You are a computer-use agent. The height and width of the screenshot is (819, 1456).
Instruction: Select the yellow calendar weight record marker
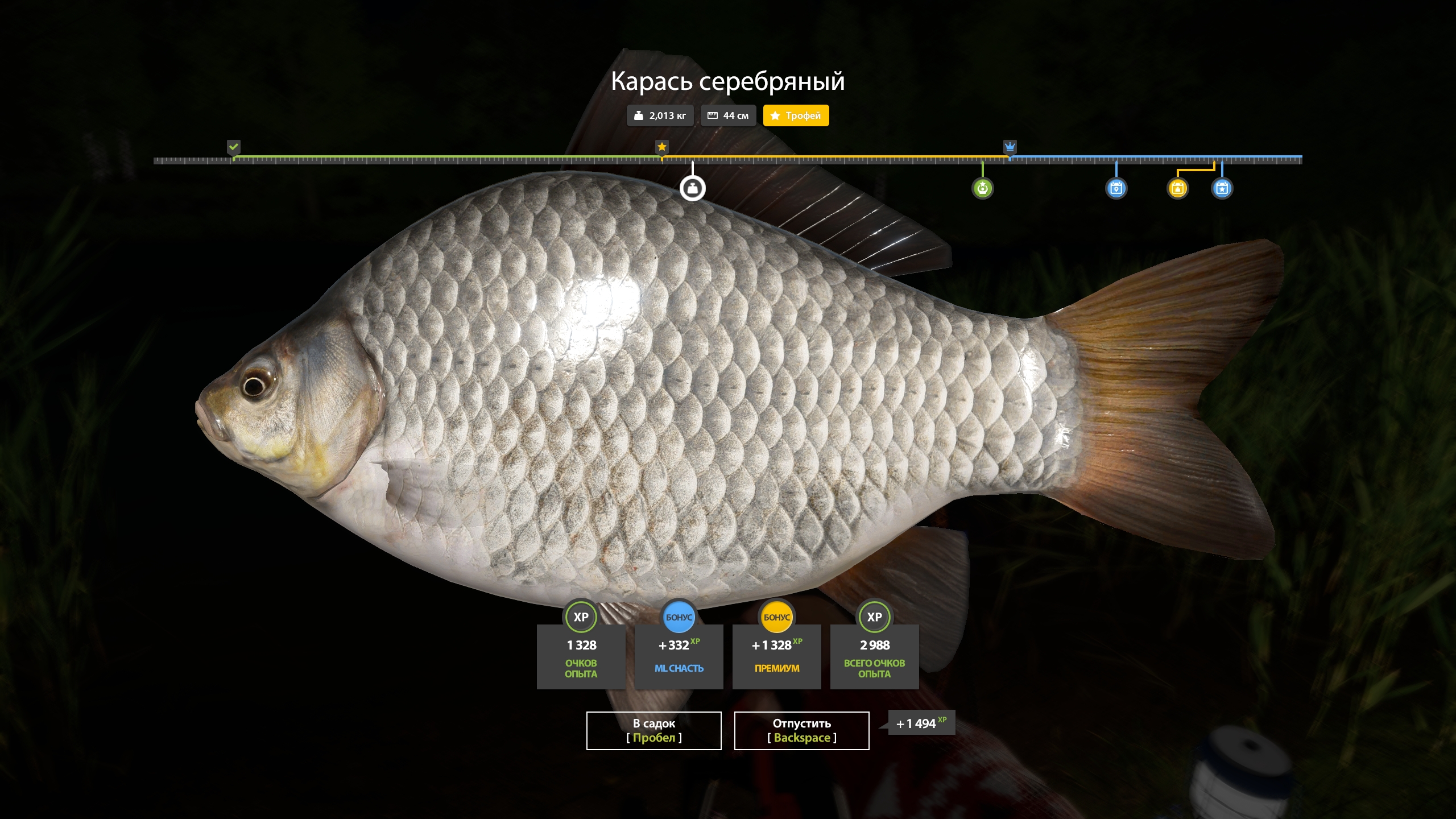pos(1177,188)
